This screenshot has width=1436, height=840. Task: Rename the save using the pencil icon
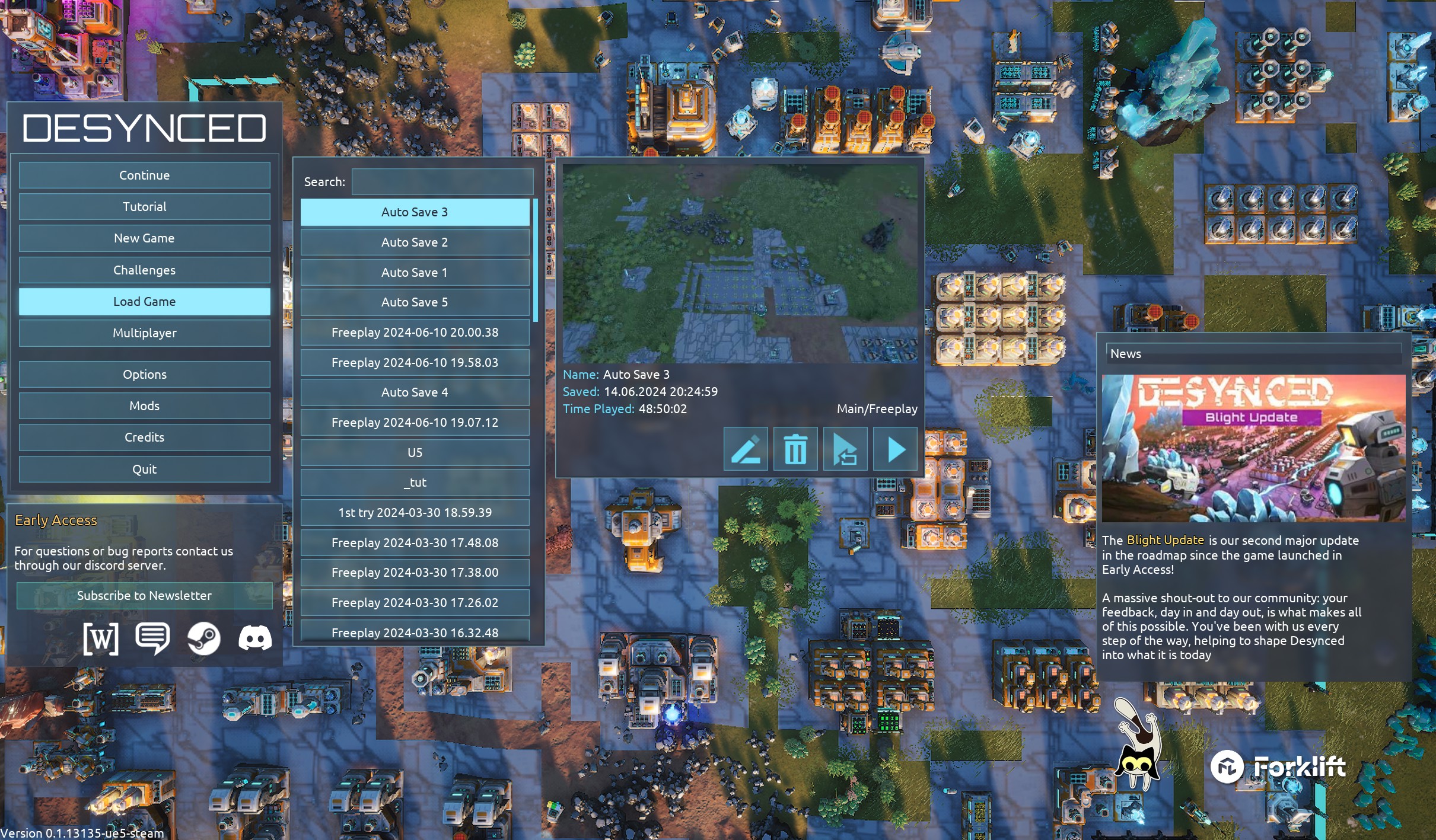pyautogui.click(x=746, y=449)
